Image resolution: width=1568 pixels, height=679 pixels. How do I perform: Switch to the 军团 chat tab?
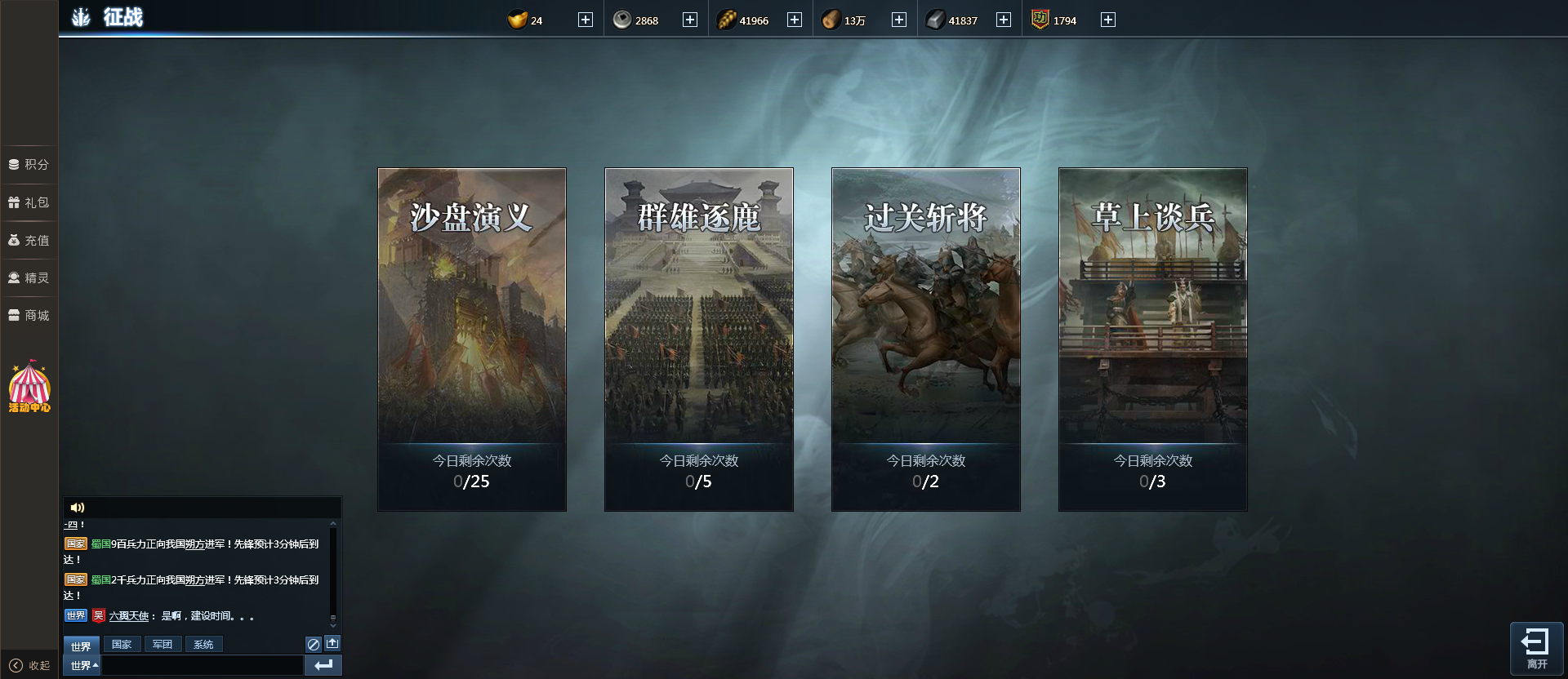pyautogui.click(x=163, y=645)
